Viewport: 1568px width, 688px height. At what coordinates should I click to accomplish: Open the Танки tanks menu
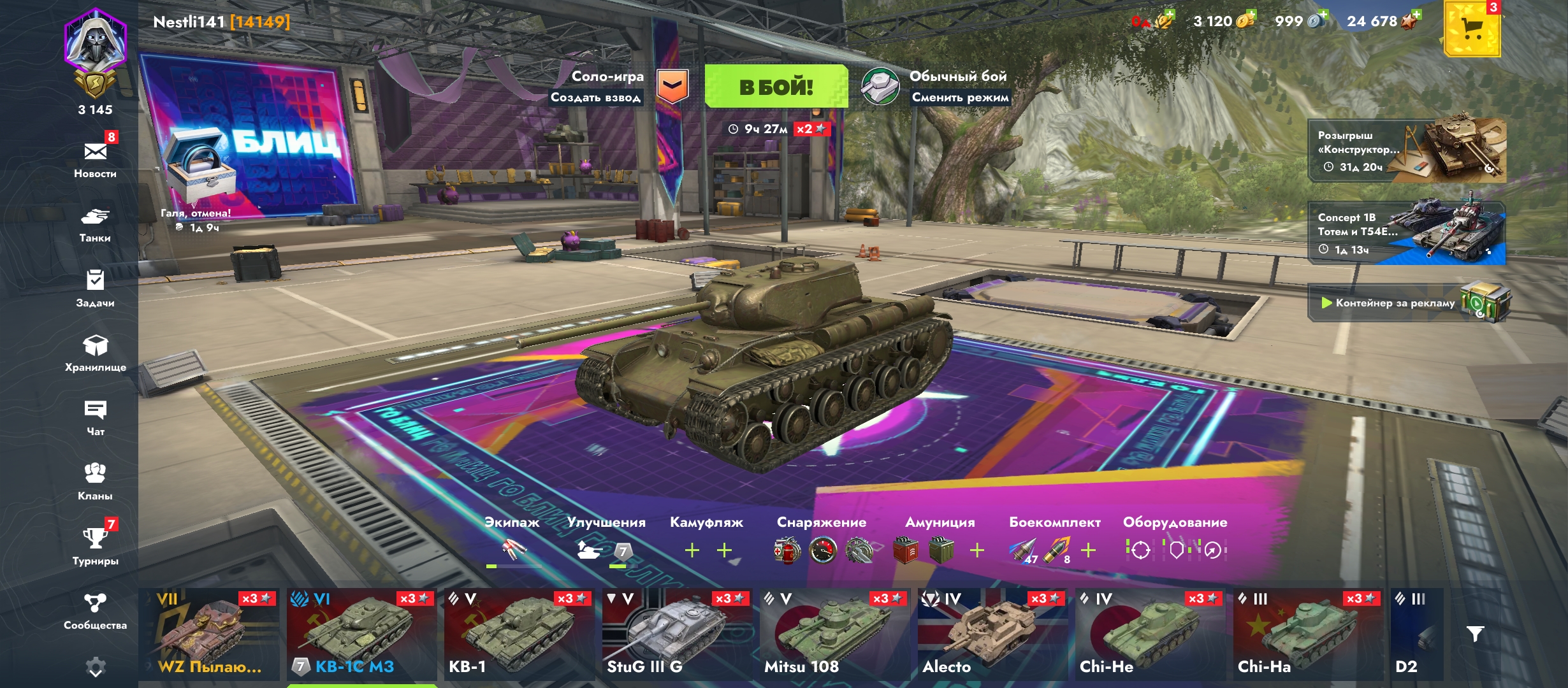pos(95,224)
